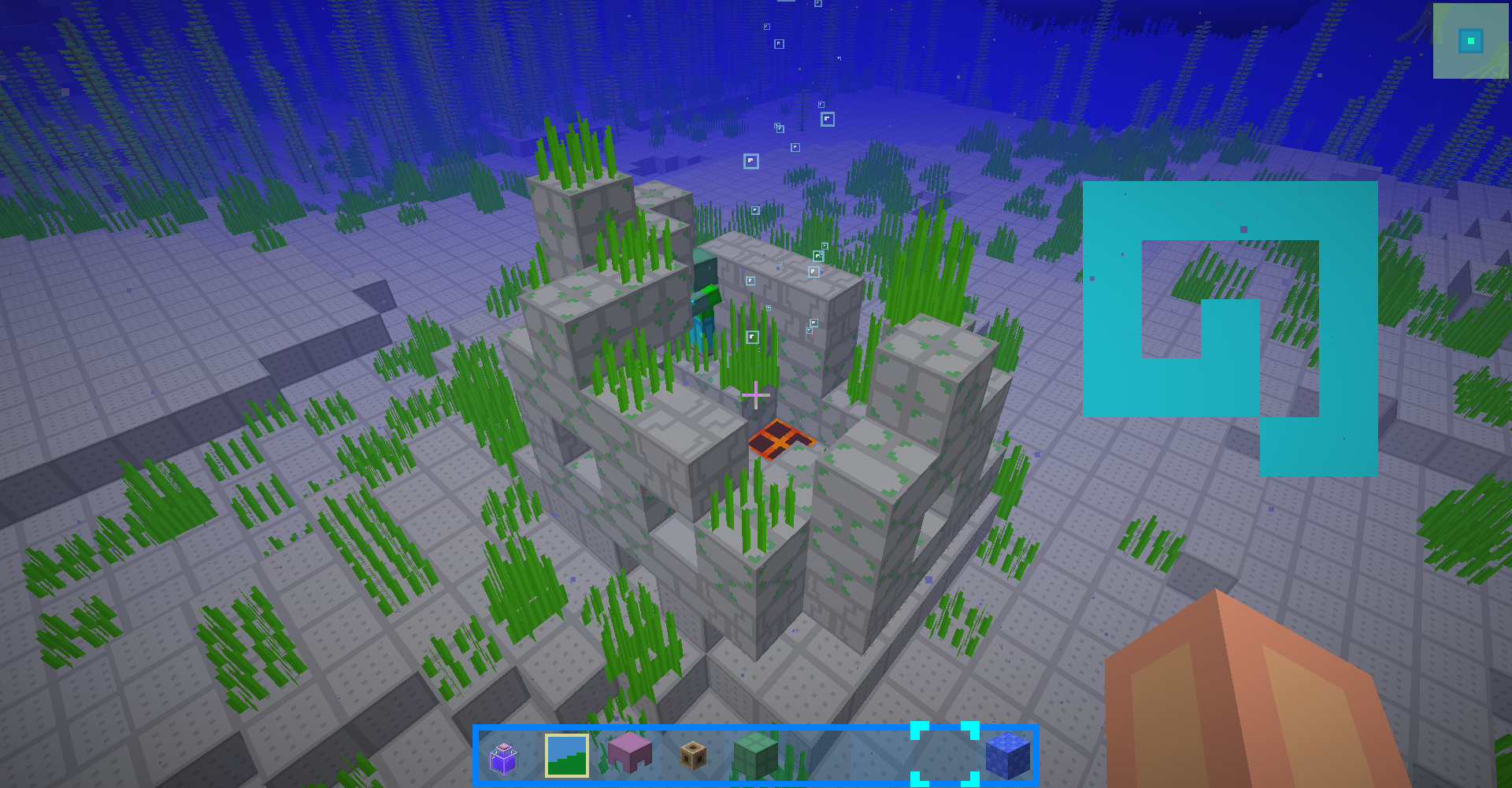The height and width of the screenshot is (788, 1512).
Task: Open the minimap in the corner
Action: pyautogui.click(x=1470, y=41)
